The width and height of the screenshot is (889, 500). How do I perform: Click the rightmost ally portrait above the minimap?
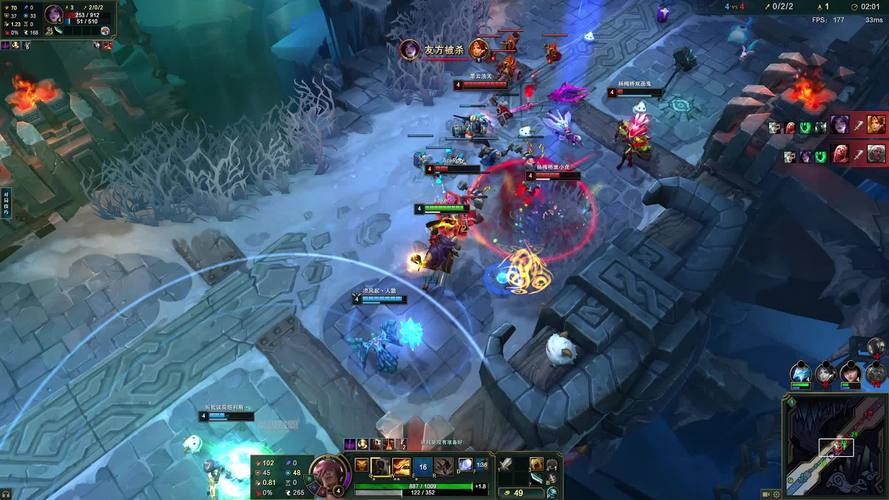(876, 374)
